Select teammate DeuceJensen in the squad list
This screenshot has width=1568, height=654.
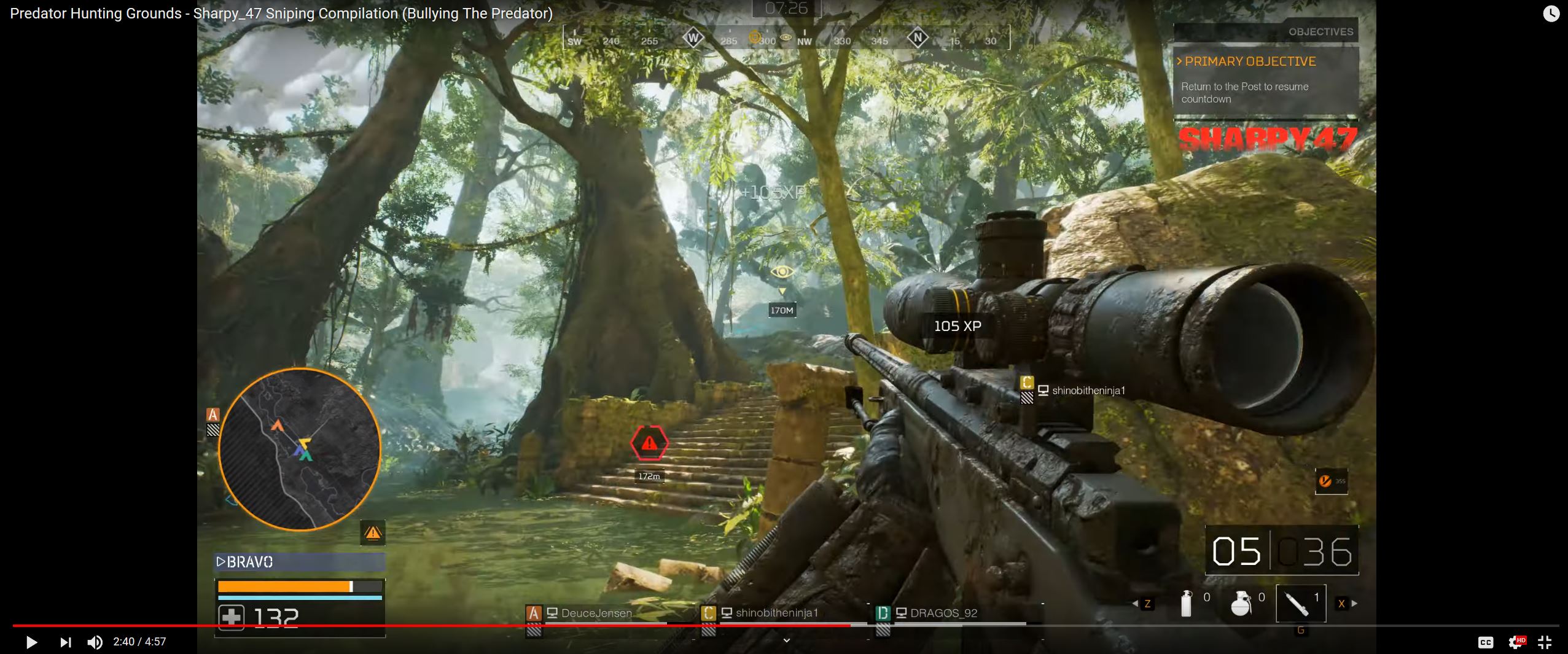click(595, 613)
